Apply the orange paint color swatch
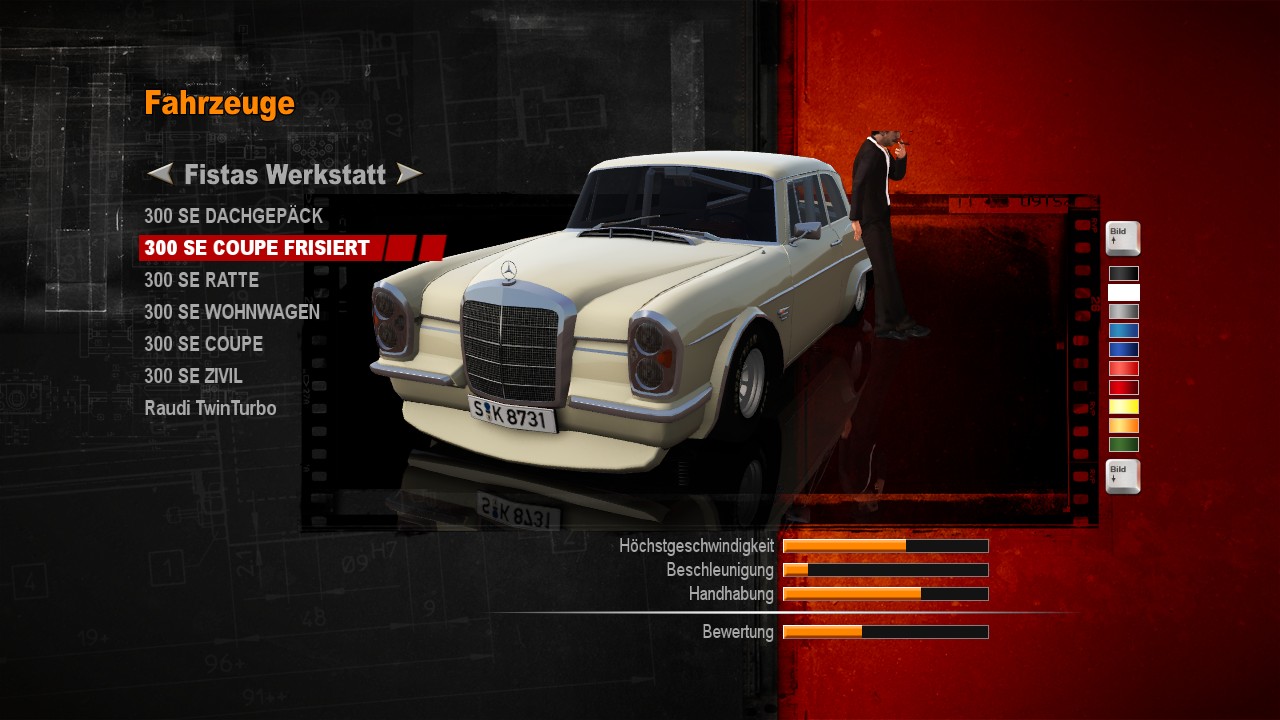 [x=1123, y=425]
